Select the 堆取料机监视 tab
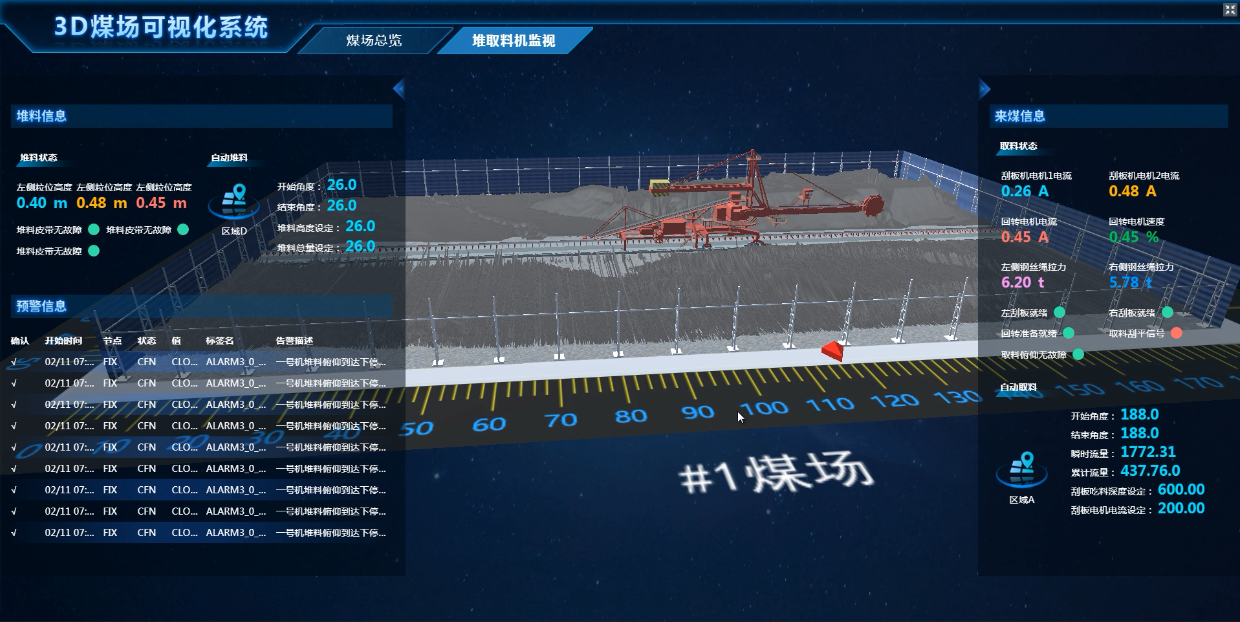Screen dimensions: 1240x622 (513, 41)
